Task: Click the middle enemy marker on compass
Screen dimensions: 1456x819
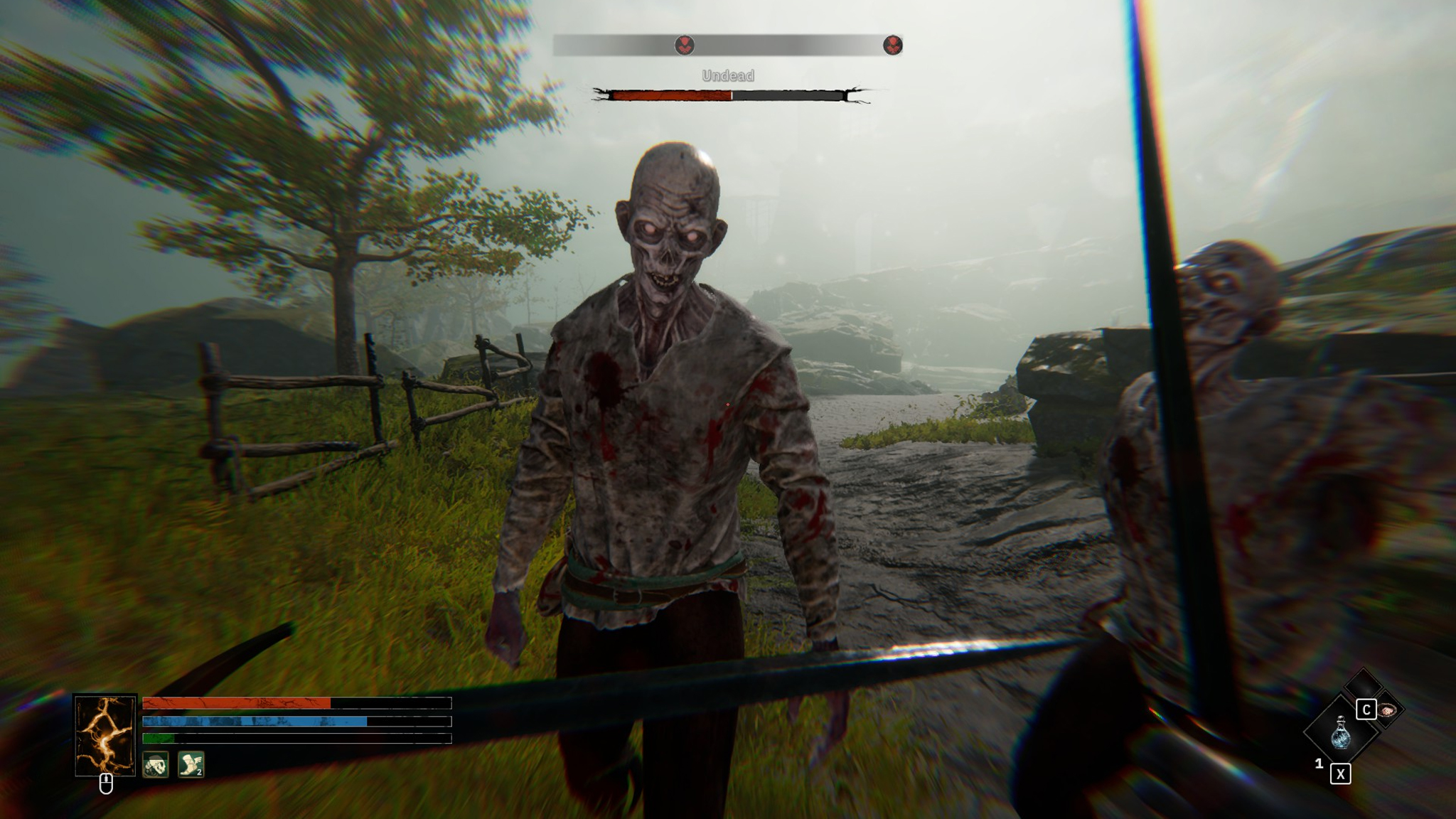Action: (684, 45)
